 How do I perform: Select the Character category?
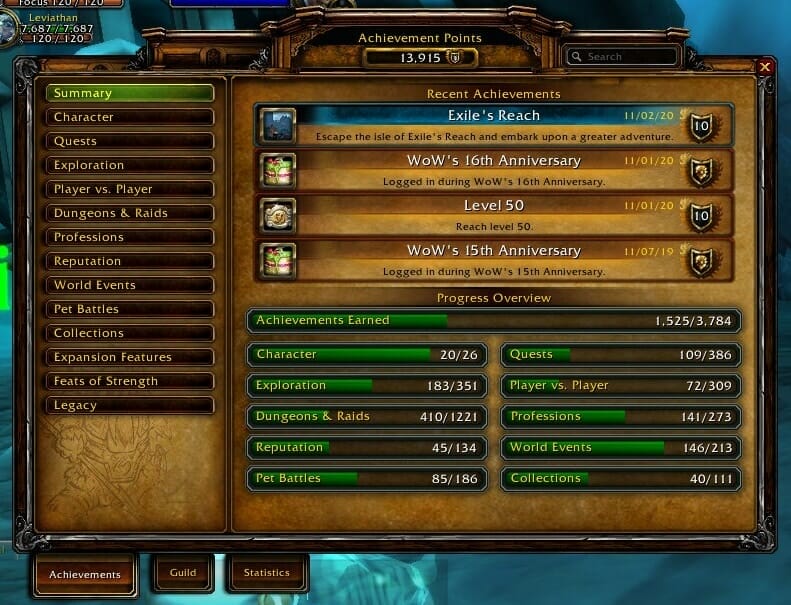(x=129, y=117)
